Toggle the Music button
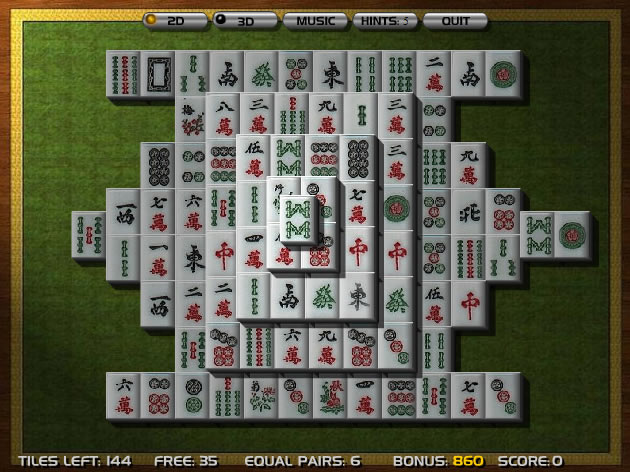This screenshot has width=630, height=472. (x=315, y=20)
